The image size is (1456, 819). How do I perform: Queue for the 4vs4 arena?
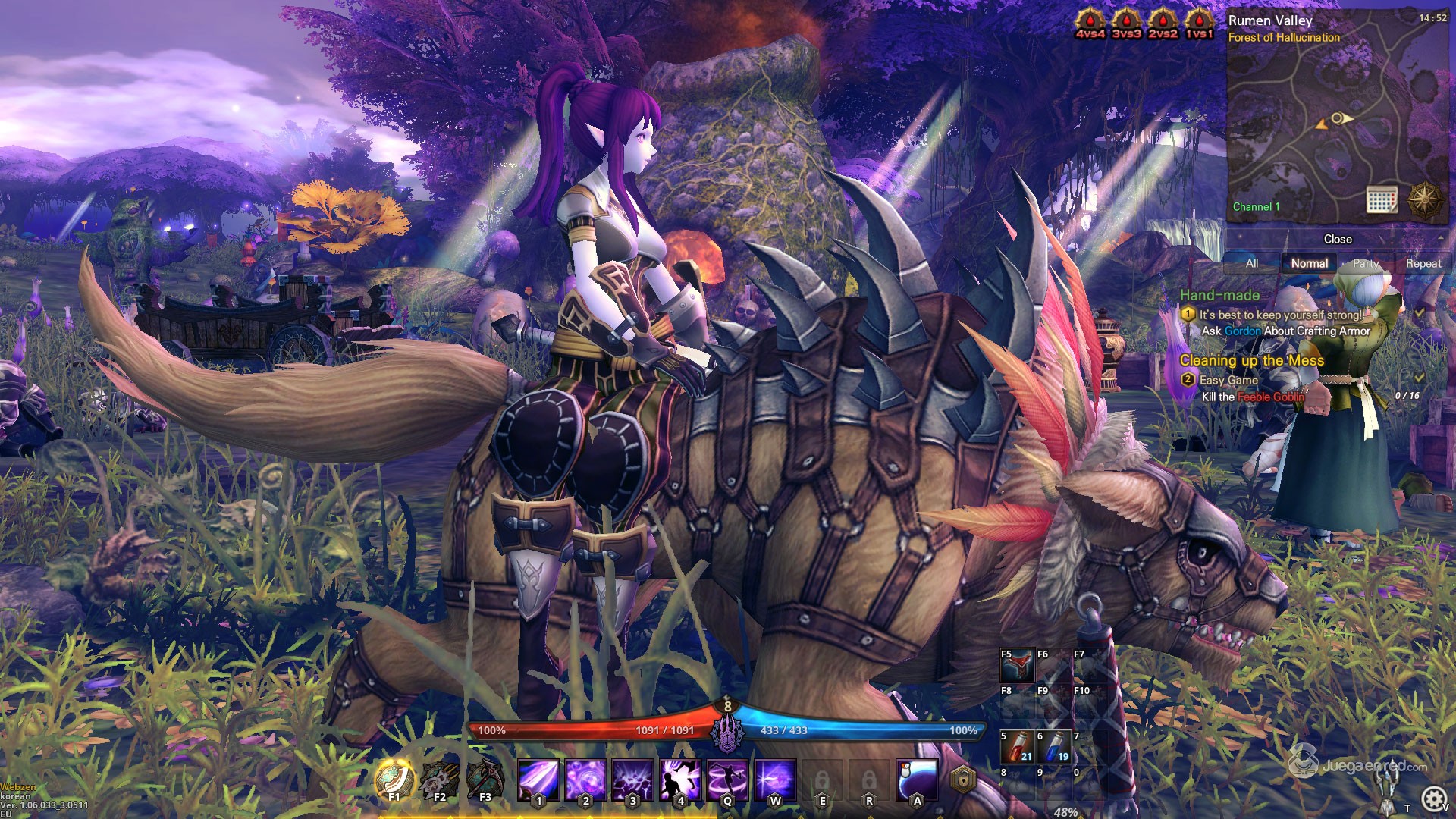[1090, 23]
